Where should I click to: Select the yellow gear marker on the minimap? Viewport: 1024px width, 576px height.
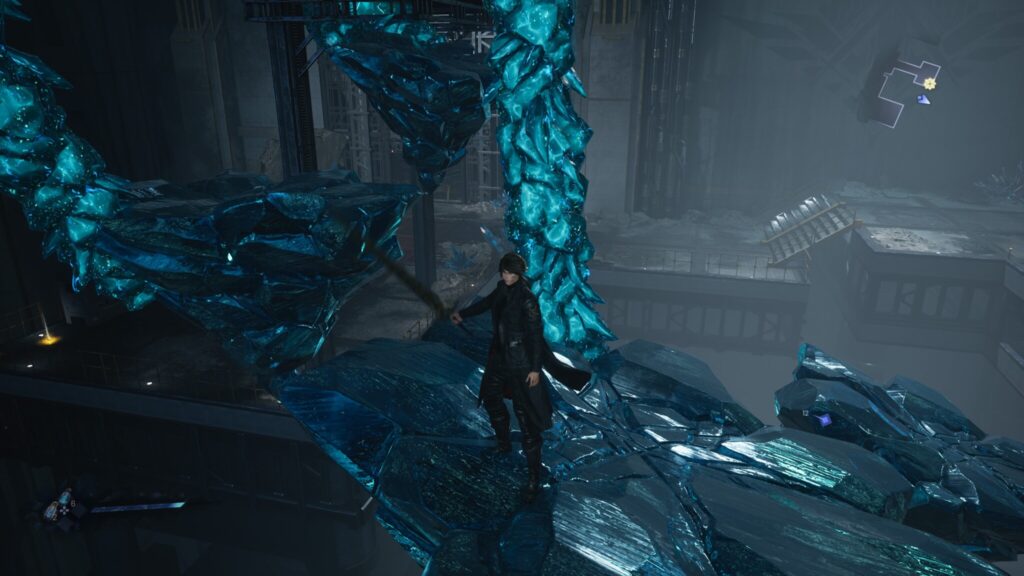[930, 83]
